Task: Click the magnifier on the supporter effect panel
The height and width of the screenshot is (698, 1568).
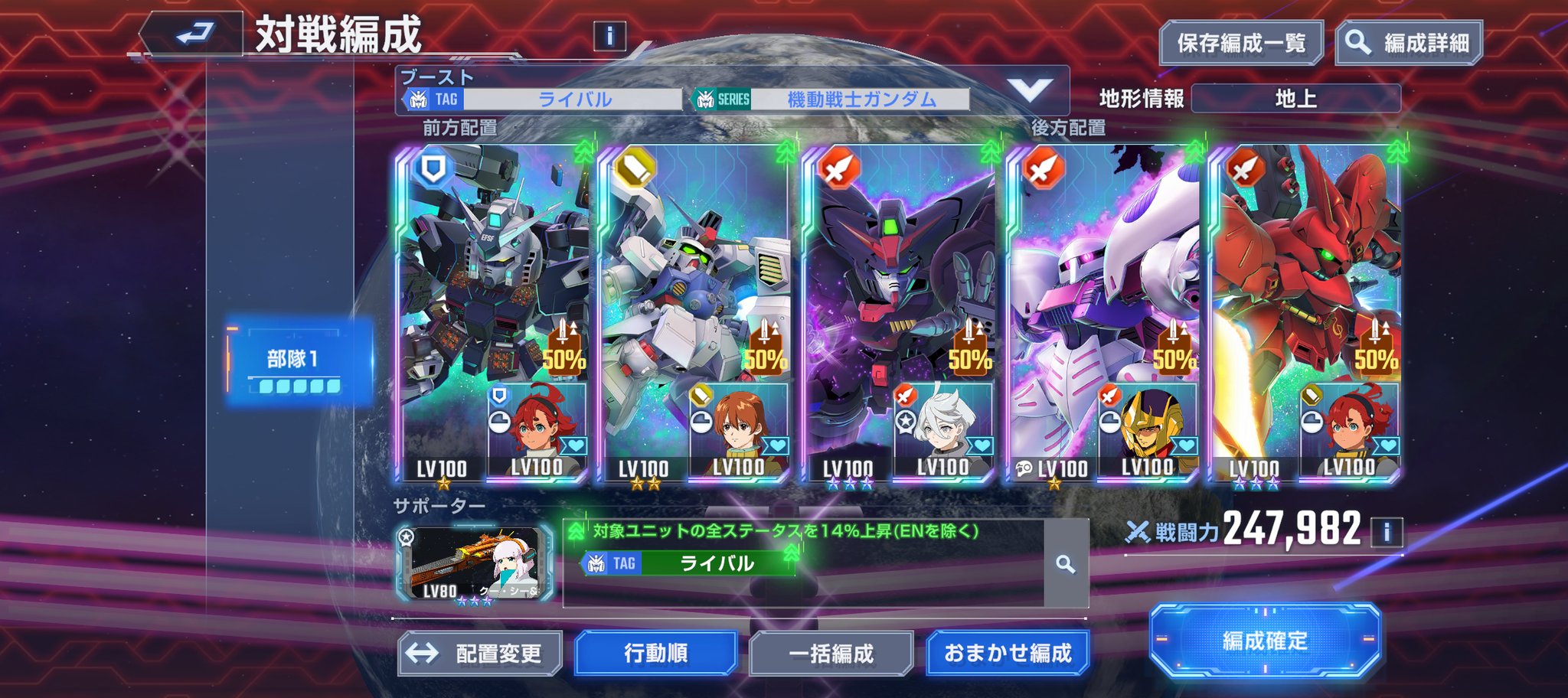Action: 1066,565
